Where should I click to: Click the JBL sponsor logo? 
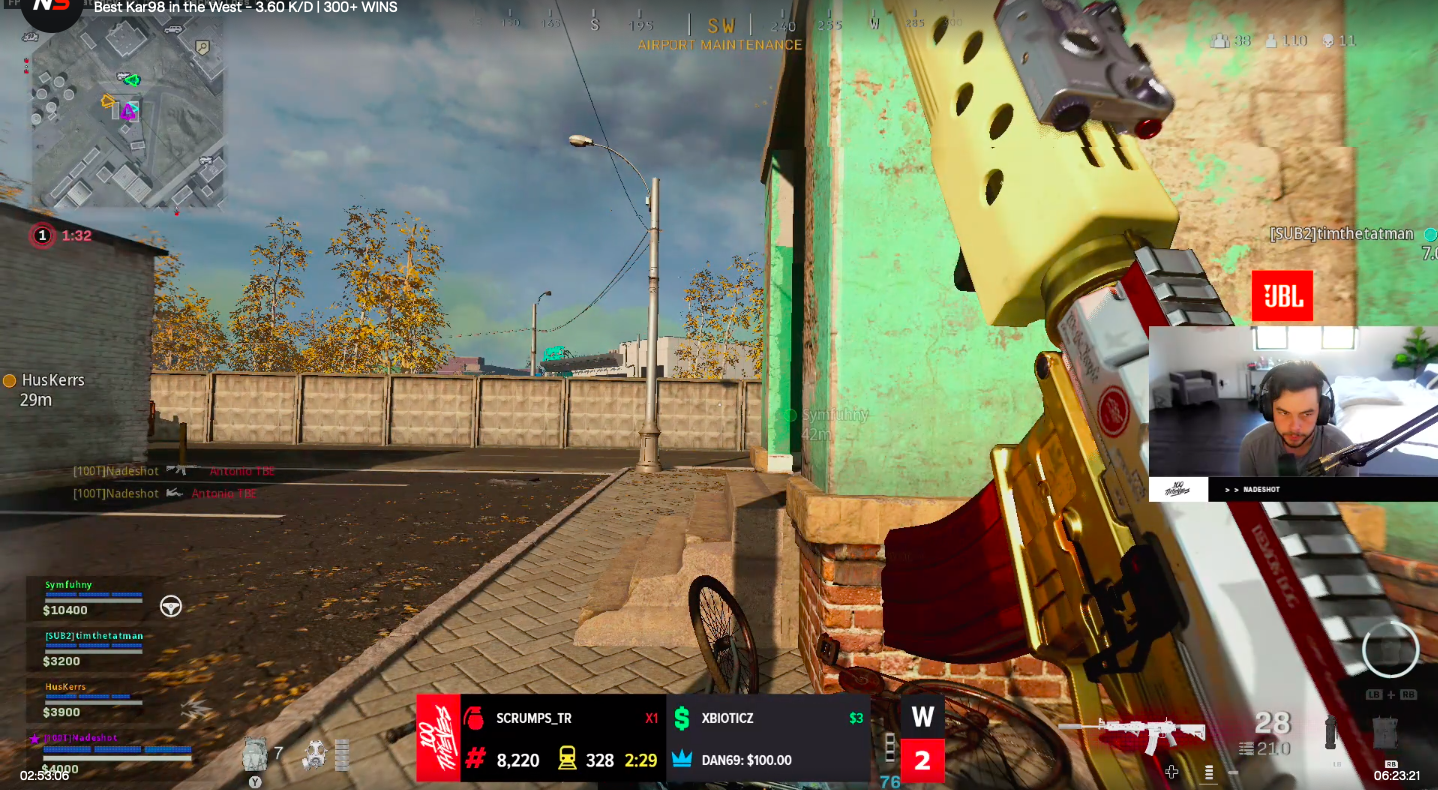point(1282,295)
